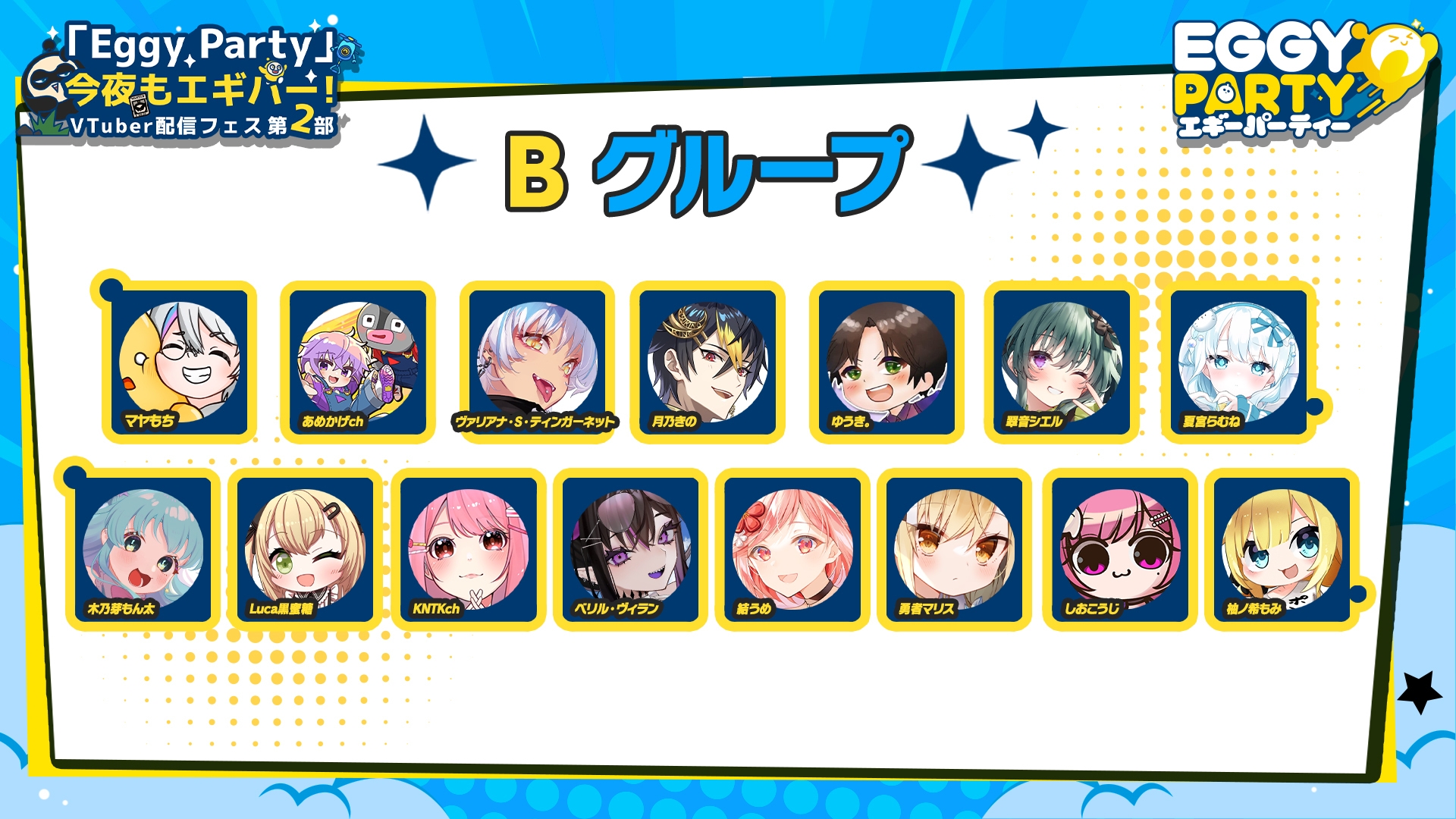Select the ゆうき。 participant tile
1456x819 pixels.
(886, 362)
